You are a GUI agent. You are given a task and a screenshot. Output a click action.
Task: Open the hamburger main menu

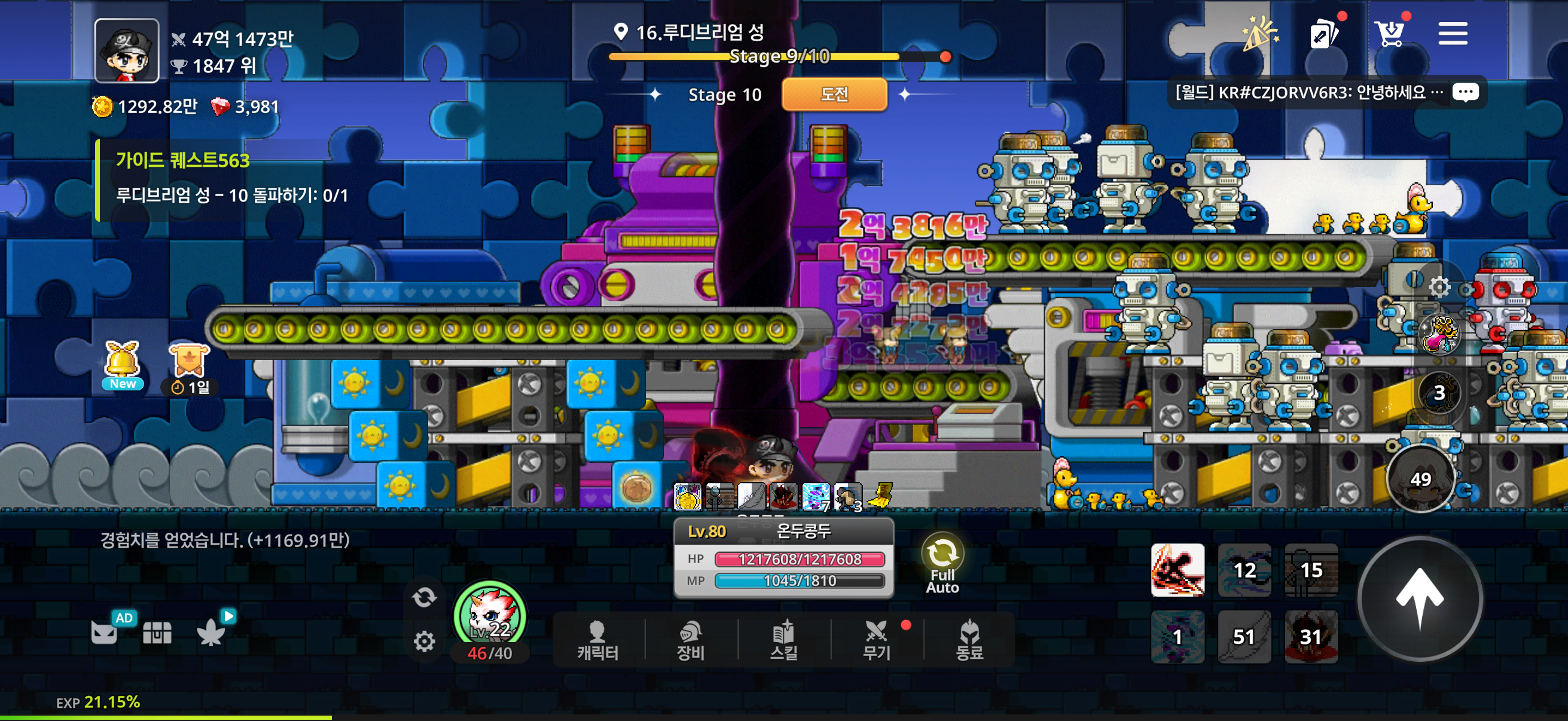tap(1453, 33)
